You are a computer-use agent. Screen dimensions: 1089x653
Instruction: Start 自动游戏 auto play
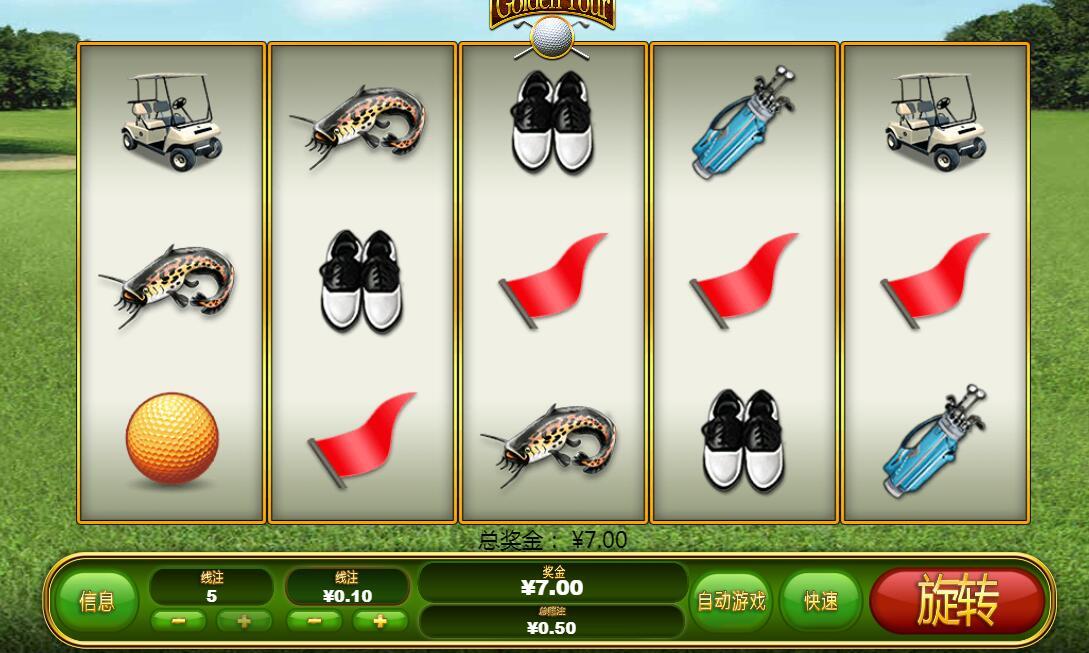(731, 601)
